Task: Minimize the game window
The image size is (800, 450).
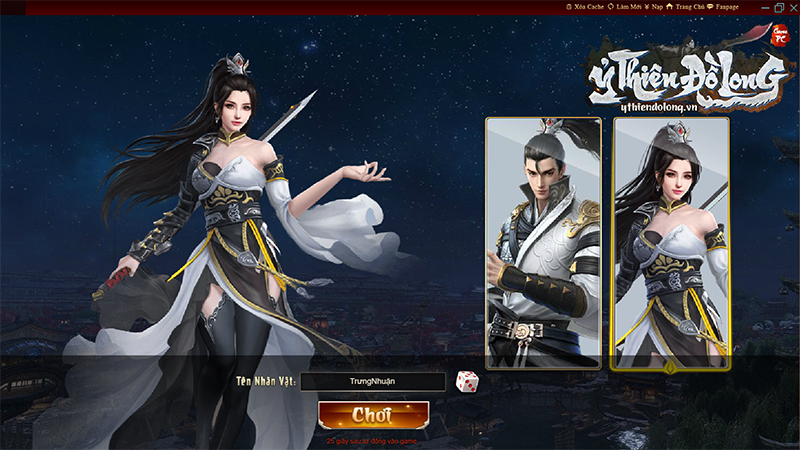Action: click(x=763, y=7)
